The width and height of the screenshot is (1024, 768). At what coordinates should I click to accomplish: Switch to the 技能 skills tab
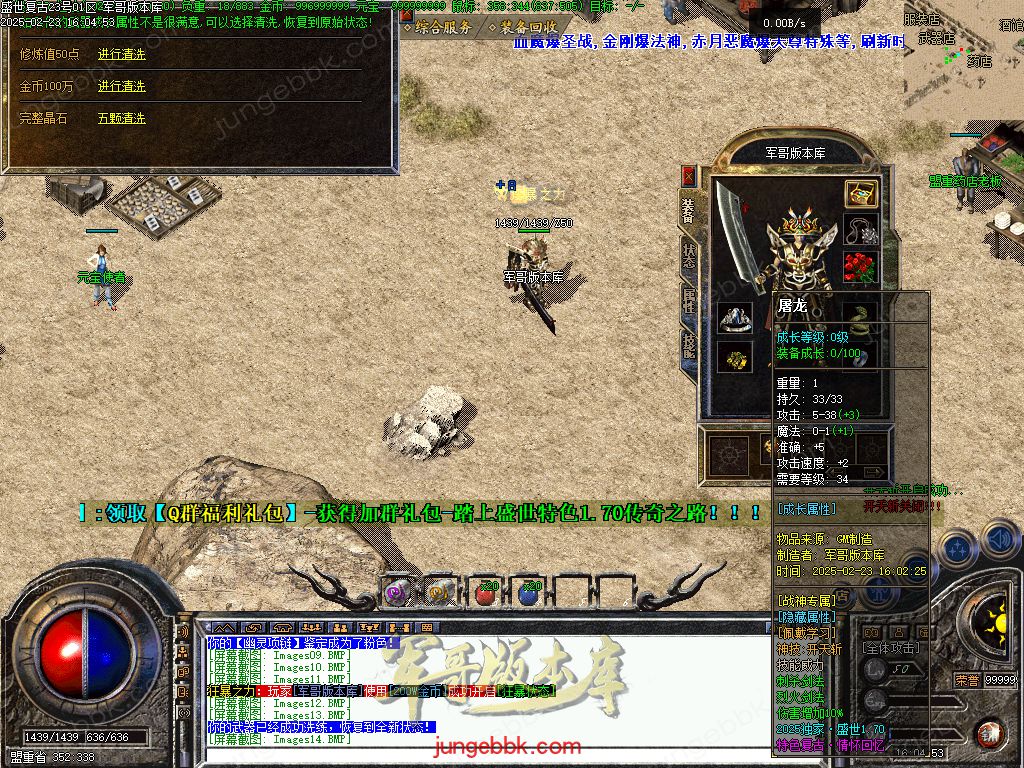(689, 343)
